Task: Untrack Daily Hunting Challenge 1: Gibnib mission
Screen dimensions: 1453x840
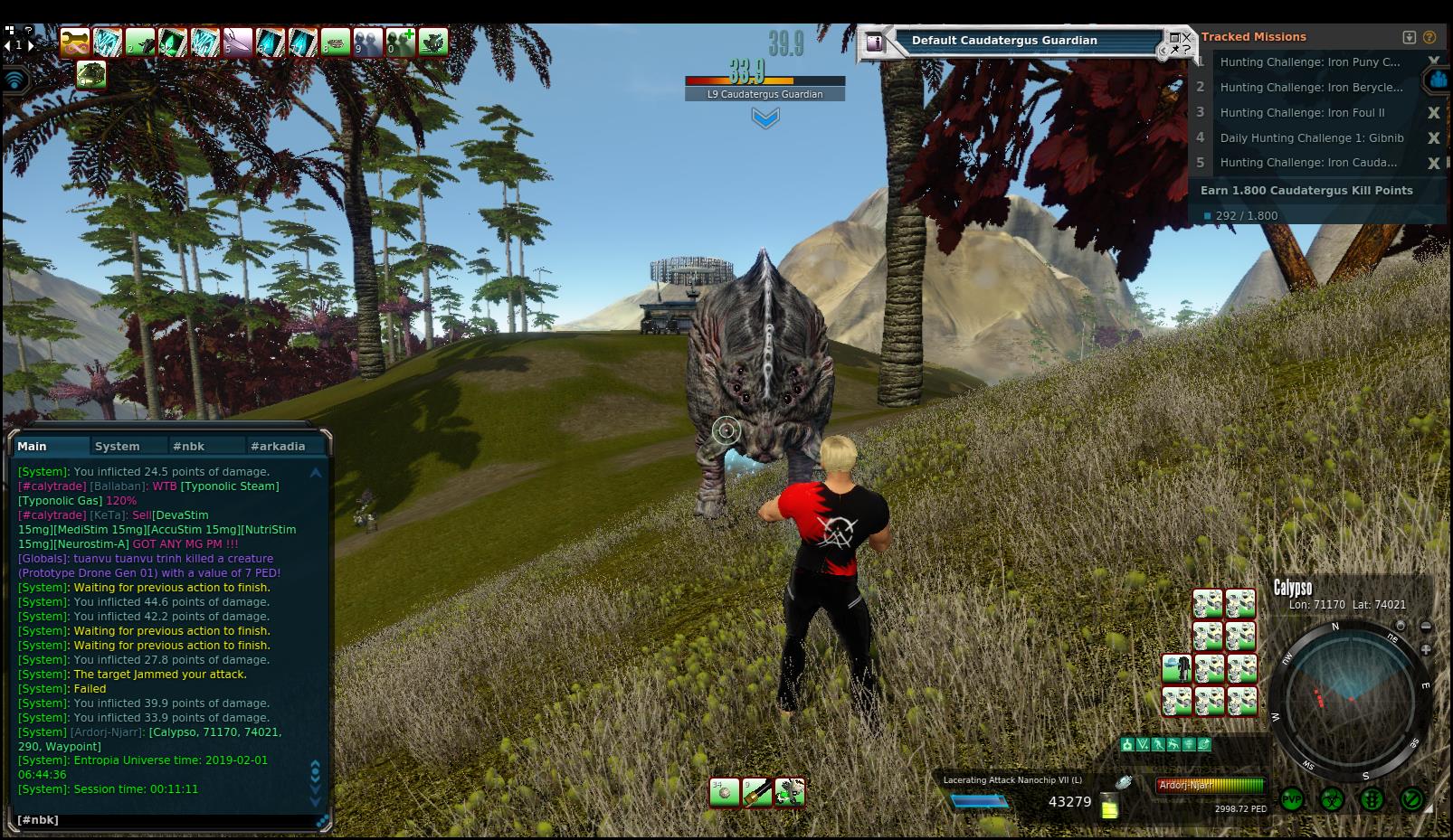Action: pyautogui.click(x=1433, y=138)
